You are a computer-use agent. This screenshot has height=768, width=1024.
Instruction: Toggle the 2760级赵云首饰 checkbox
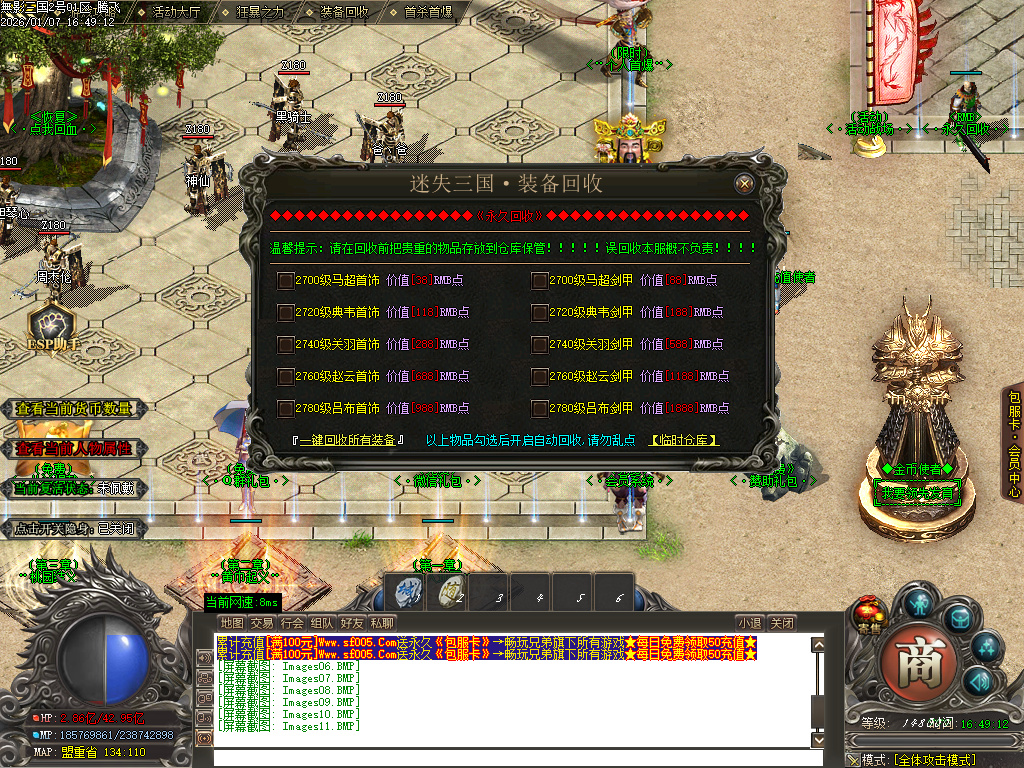pos(286,377)
